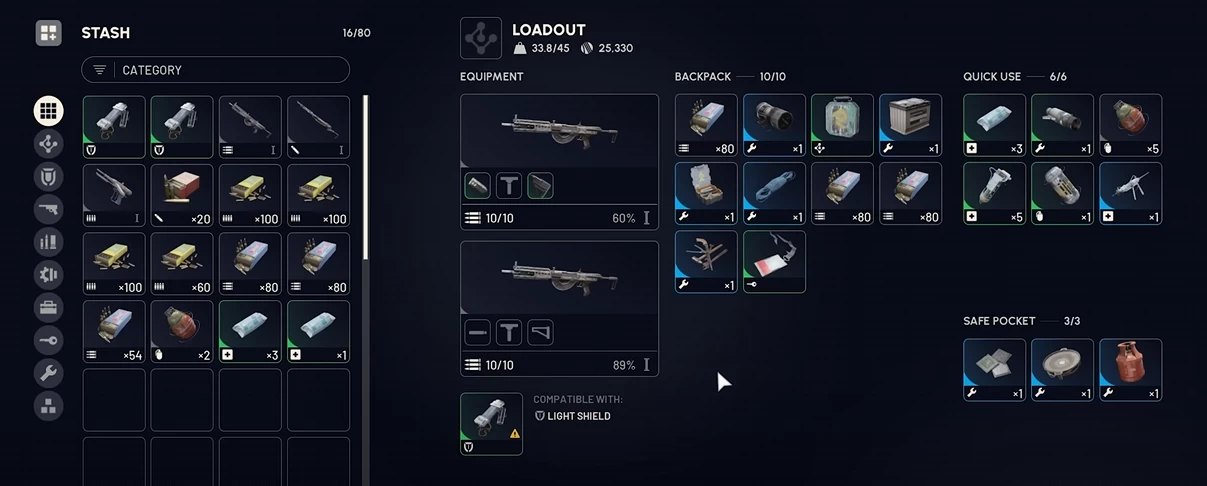The height and width of the screenshot is (486, 1207).
Task: Pick the x54 ammo stack in stash
Action: (114, 332)
